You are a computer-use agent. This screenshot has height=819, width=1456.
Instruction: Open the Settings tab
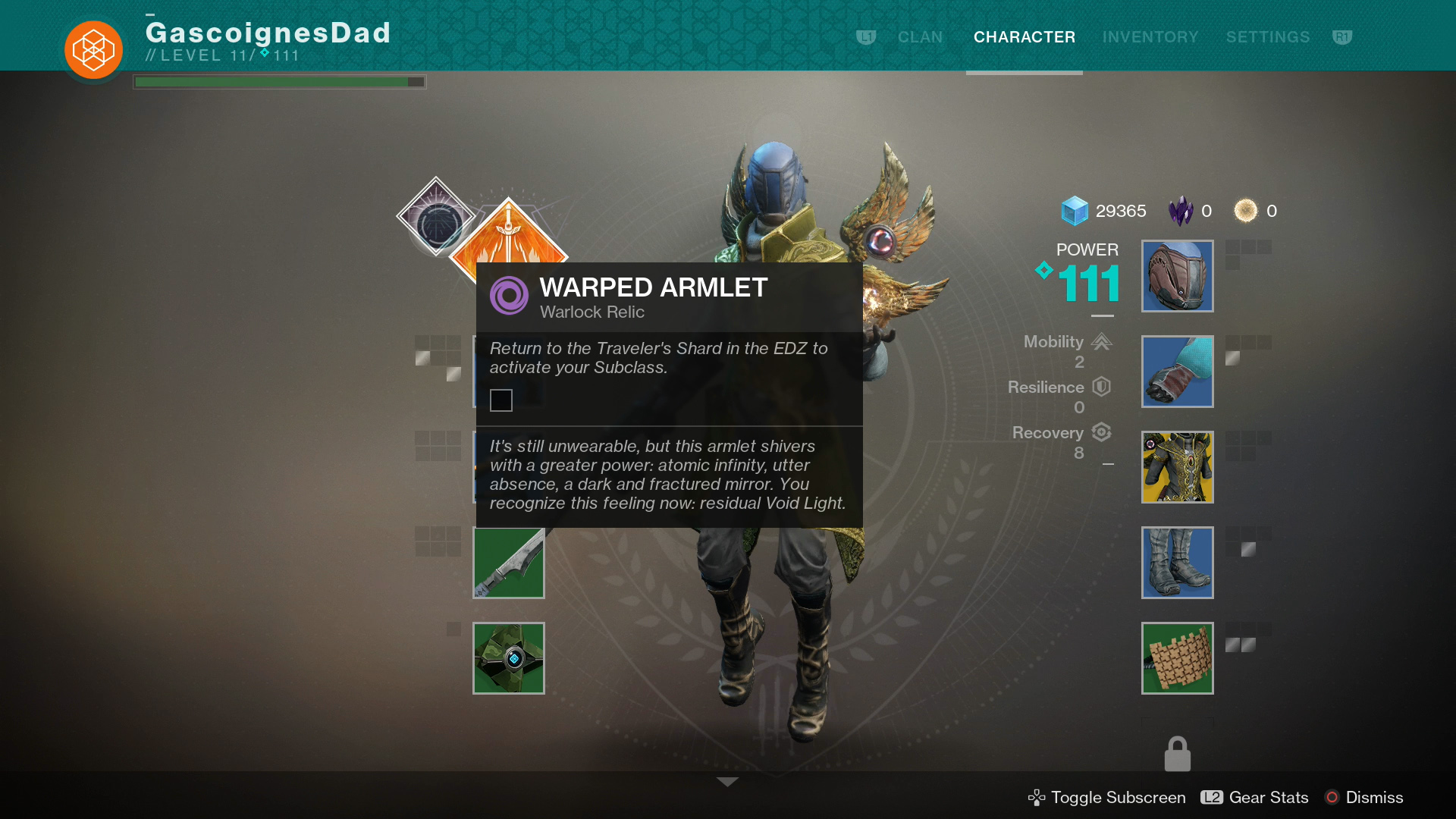click(1267, 36)
